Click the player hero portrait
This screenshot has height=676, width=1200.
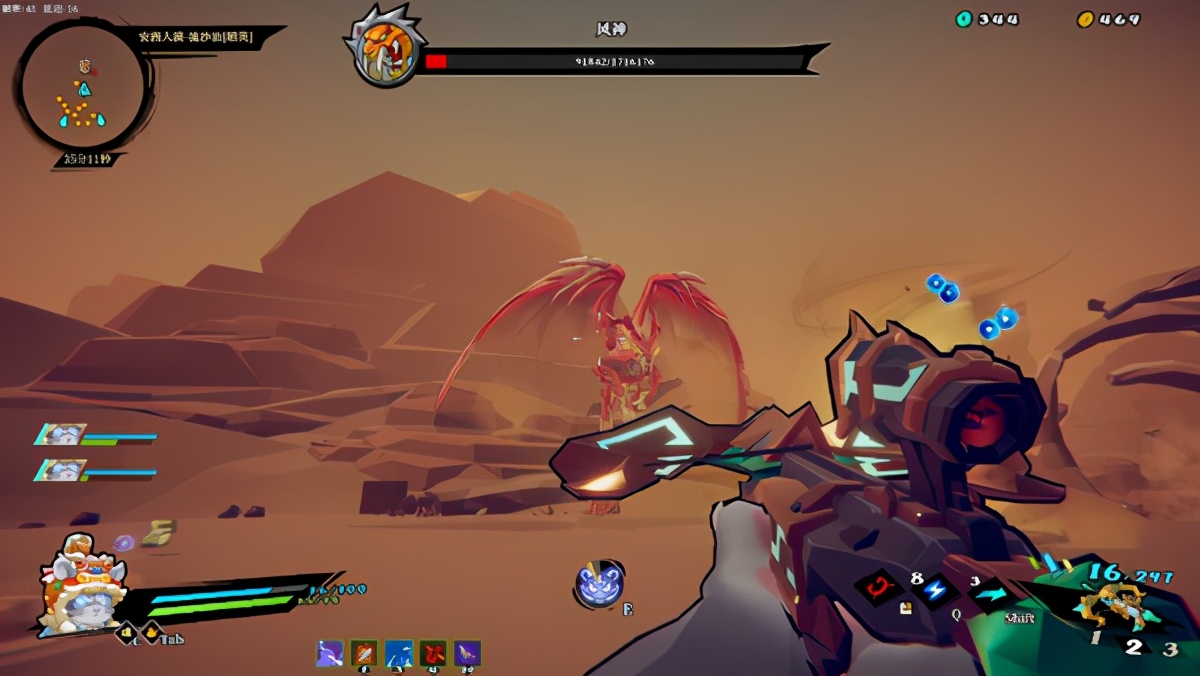tap(80, 586)
